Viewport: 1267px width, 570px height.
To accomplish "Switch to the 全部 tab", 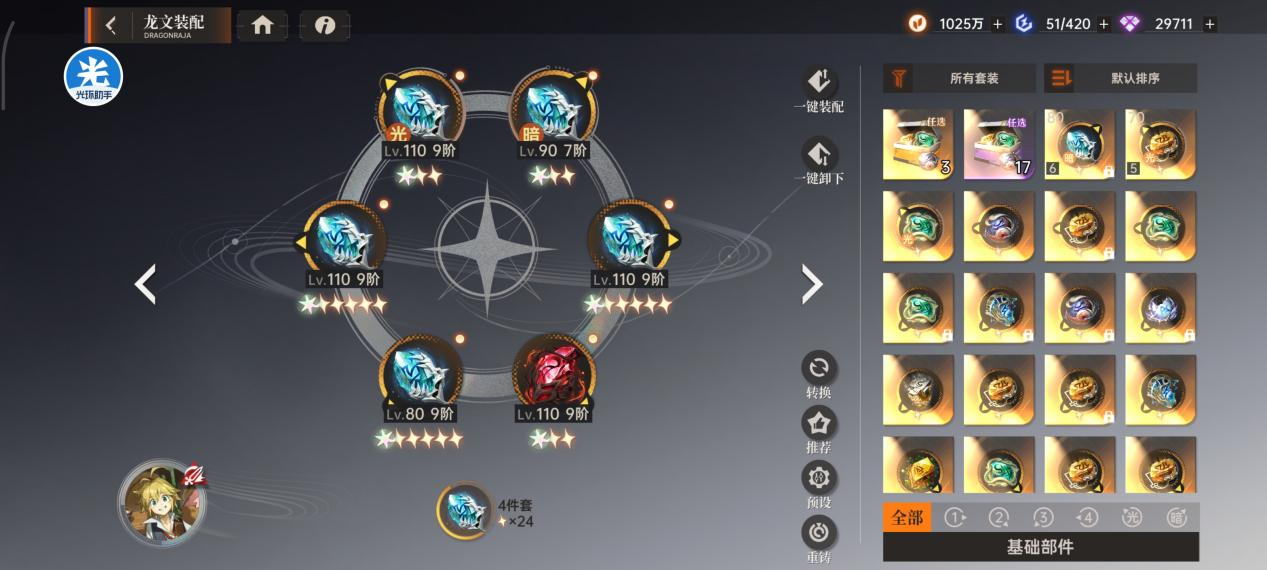I will coord(907,517).
